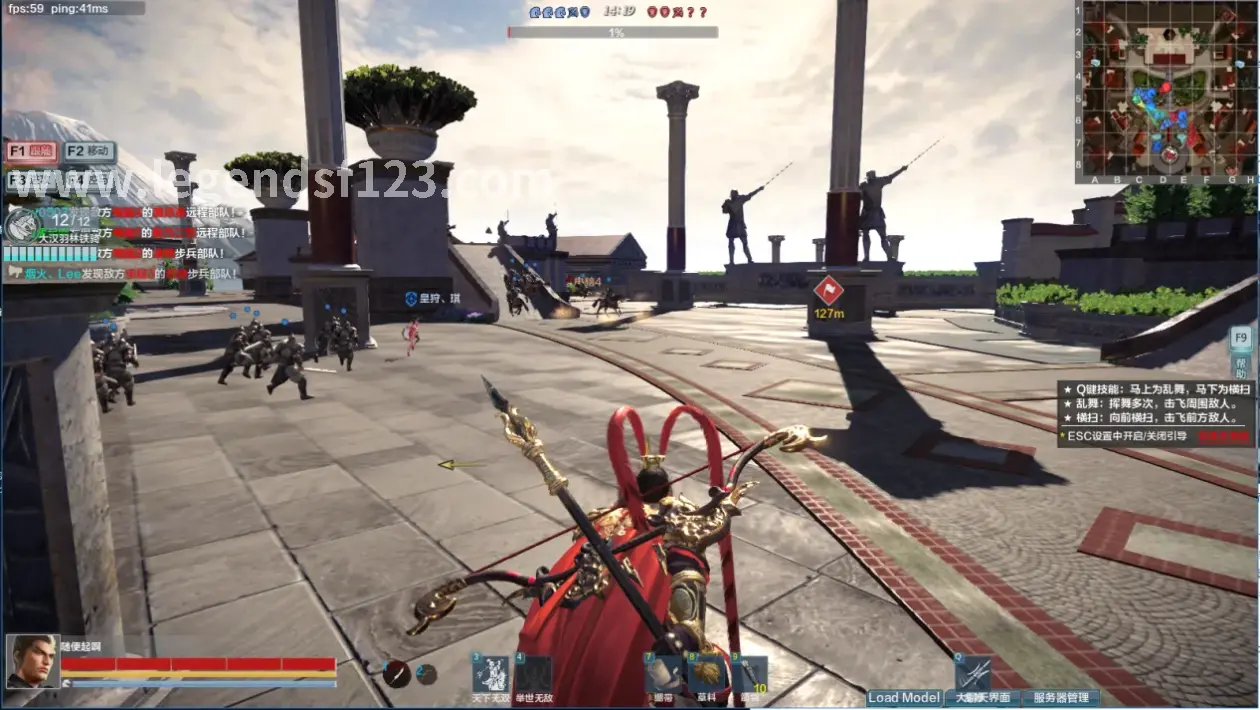
Task: Activate the 举世无敌 skill icon
Action: pos(533,675)
